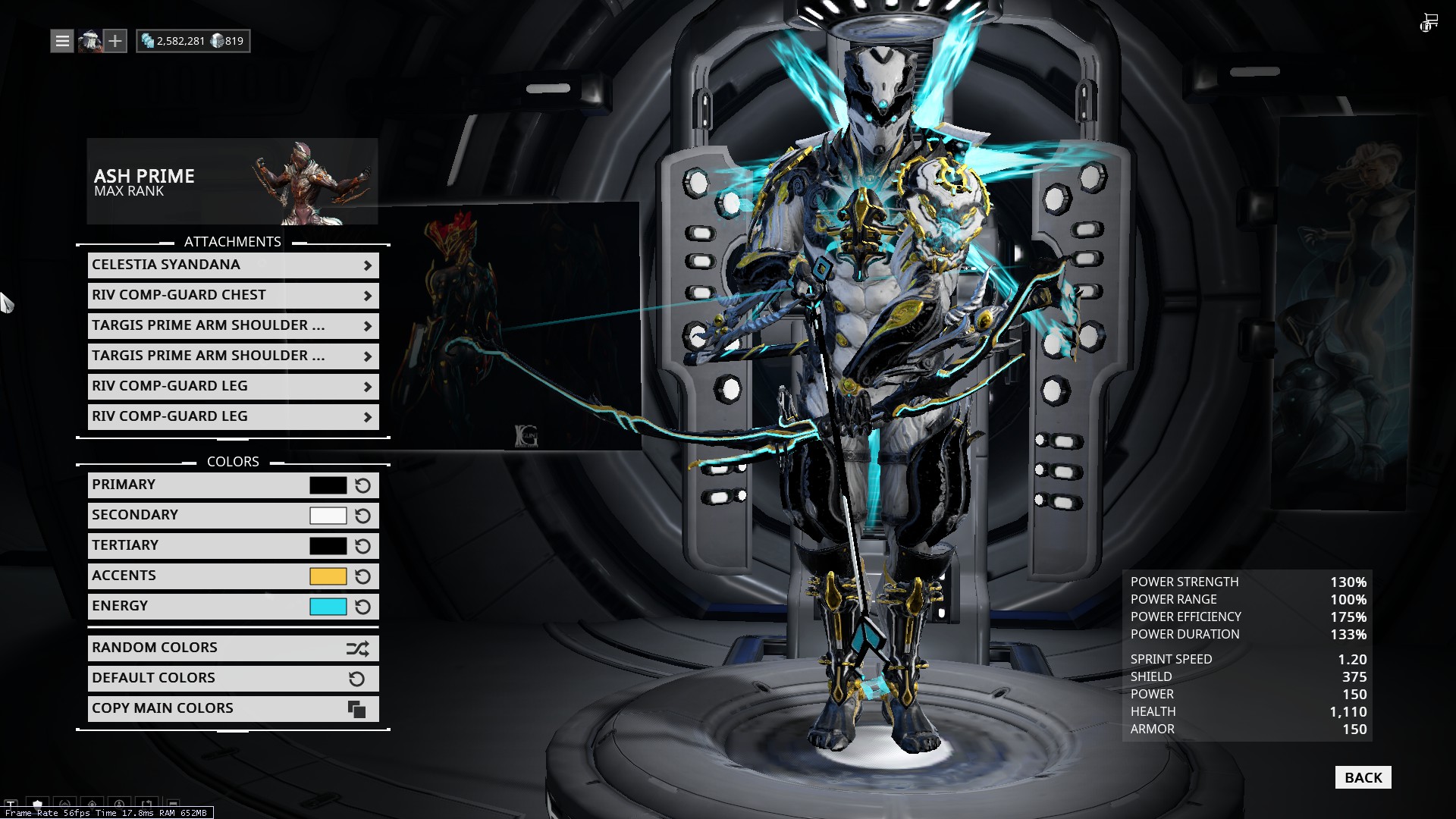Restore the Default Colors
1456x819 pixels.
pos(233,679)
